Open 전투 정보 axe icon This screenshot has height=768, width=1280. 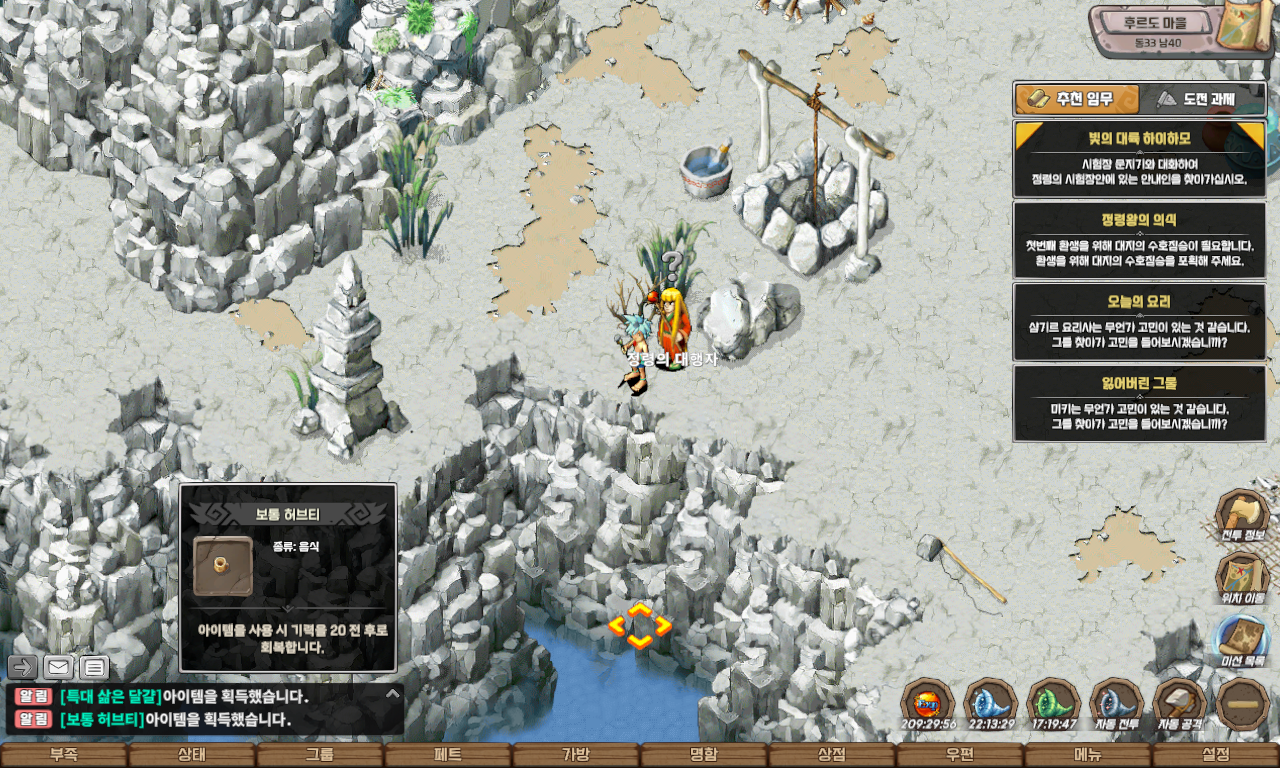tap(1242, 515)
